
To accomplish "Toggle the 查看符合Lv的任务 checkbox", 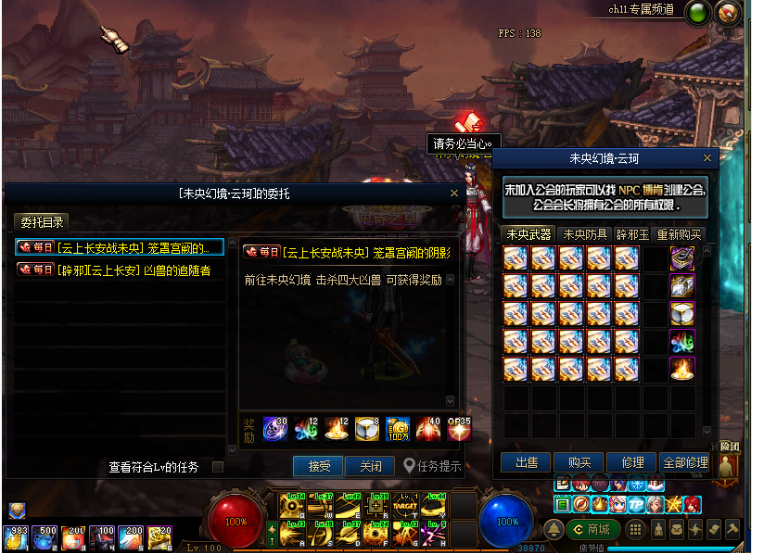I will [x=217, y=466].
